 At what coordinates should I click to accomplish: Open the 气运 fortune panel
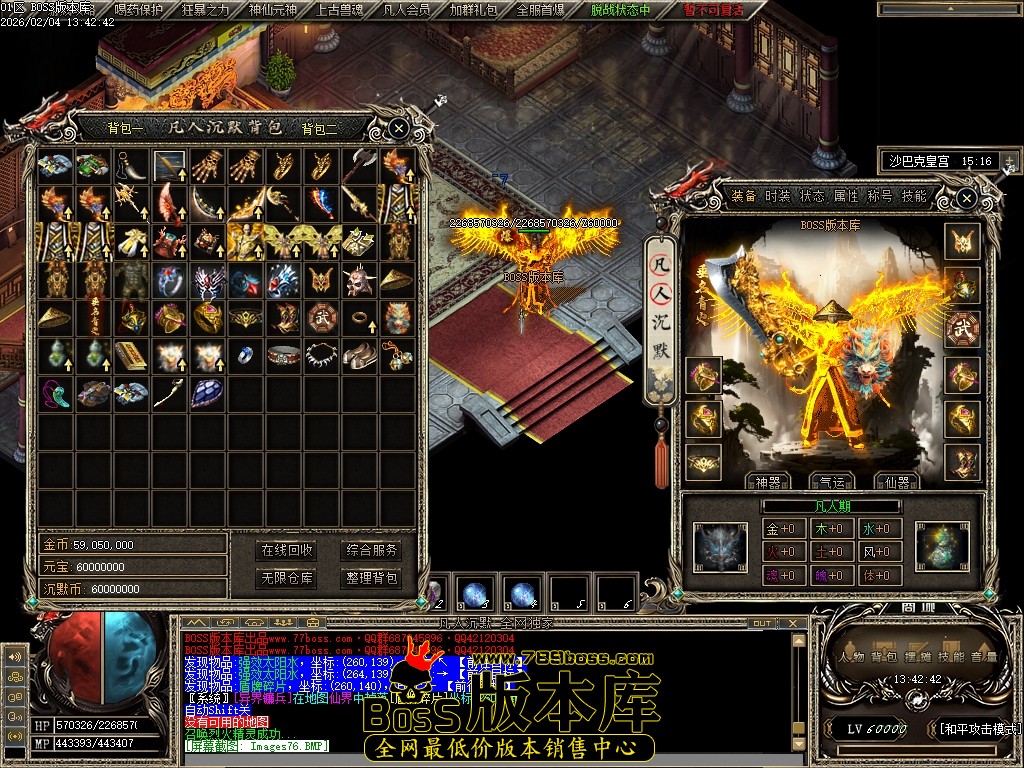coord(827,482)
